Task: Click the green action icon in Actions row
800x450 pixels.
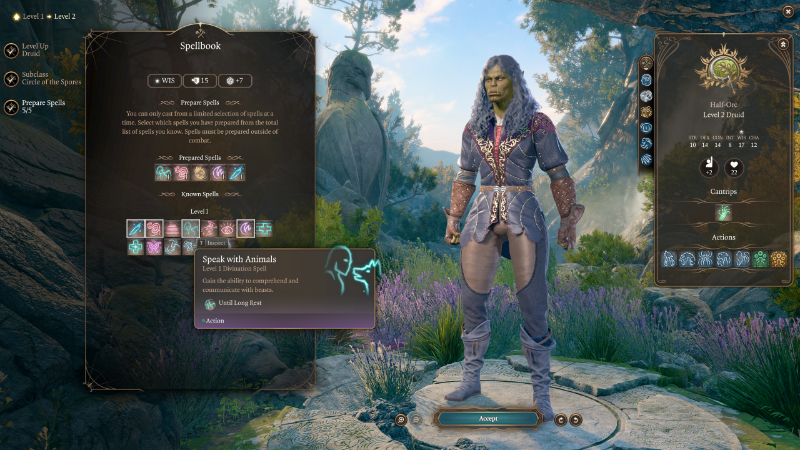Action: click(760, 259)
